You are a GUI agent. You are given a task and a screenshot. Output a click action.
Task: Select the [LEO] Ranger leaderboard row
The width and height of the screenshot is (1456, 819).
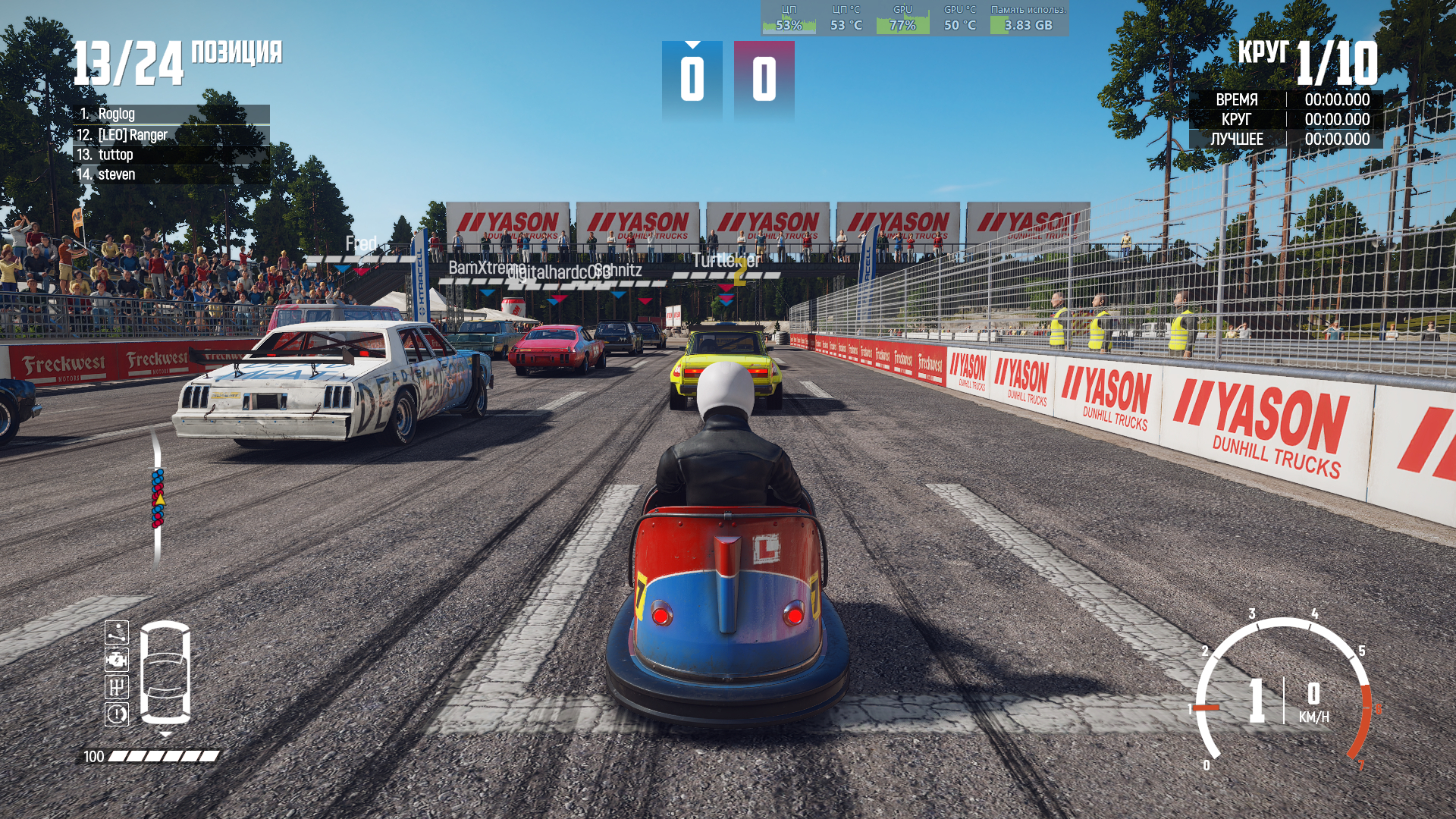171,135
